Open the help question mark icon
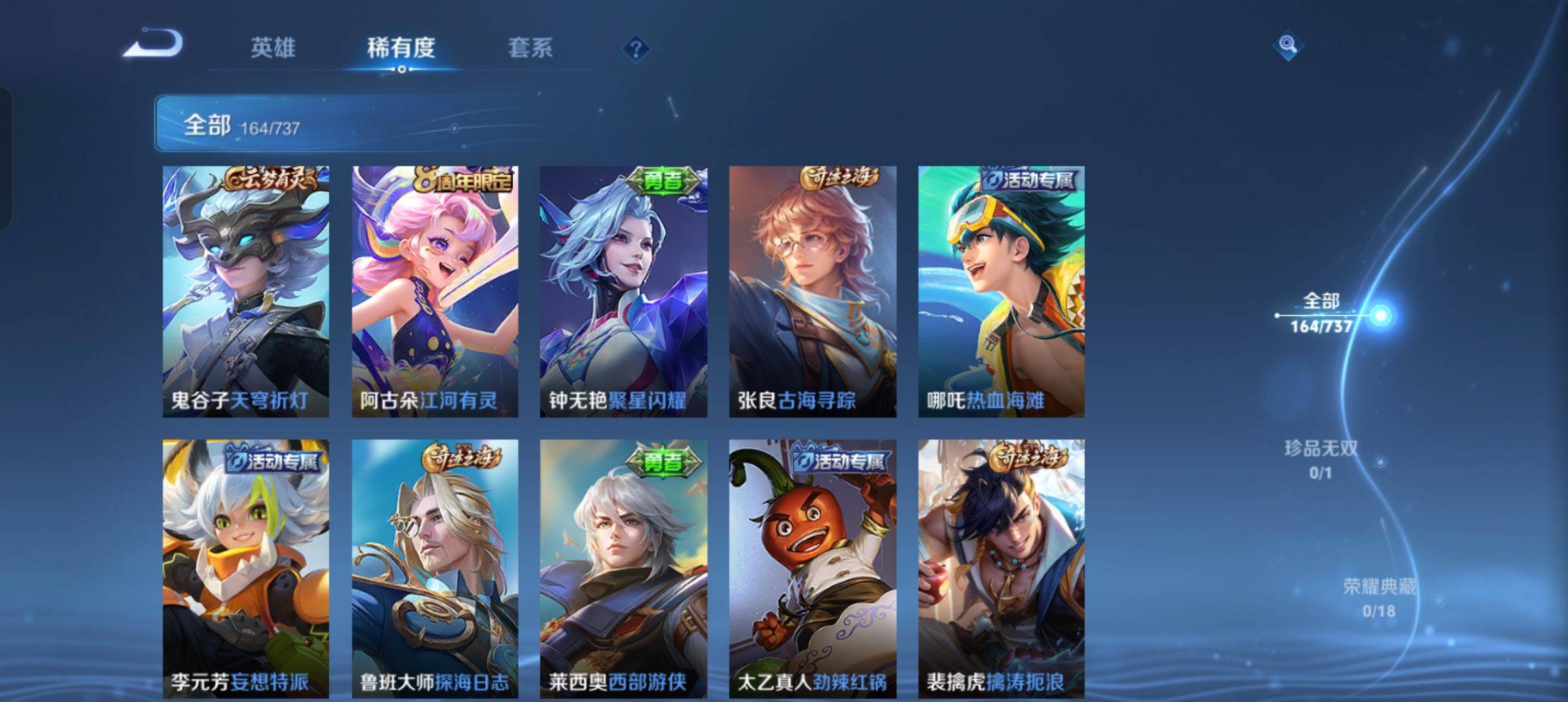Image resolution: width=1568 pixels, height=702 pixels. (637, 49)
